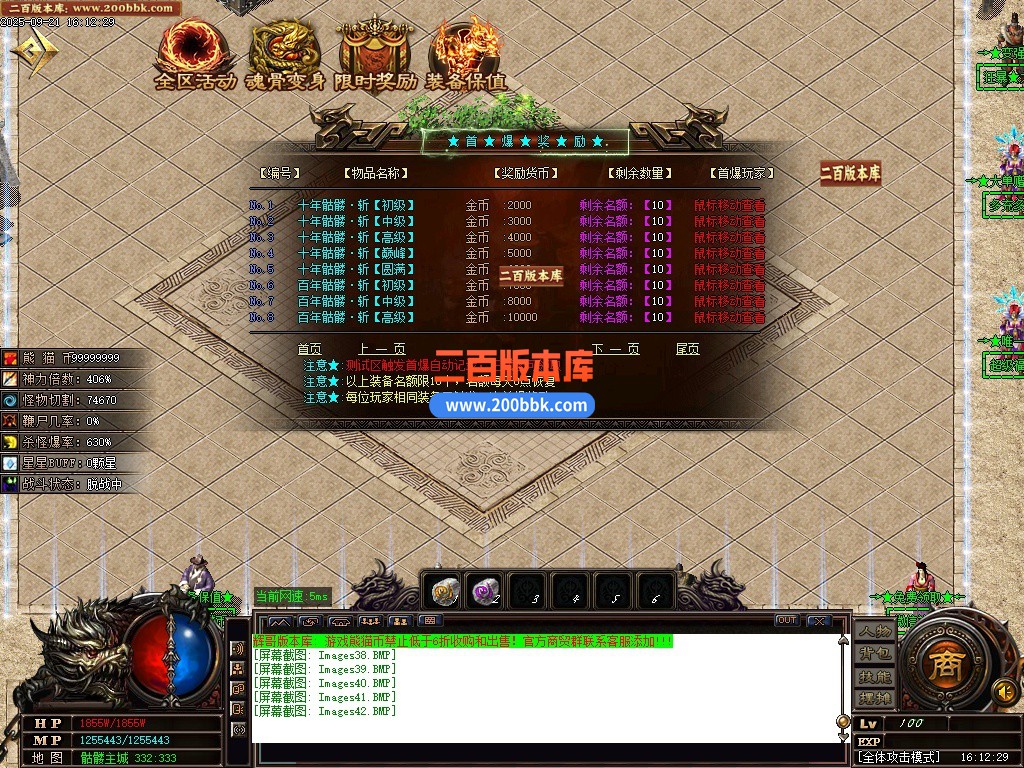Viewport: 1024px width, 768px height.
Task: Open the 背包 bag panel
Action: (873, 654)
